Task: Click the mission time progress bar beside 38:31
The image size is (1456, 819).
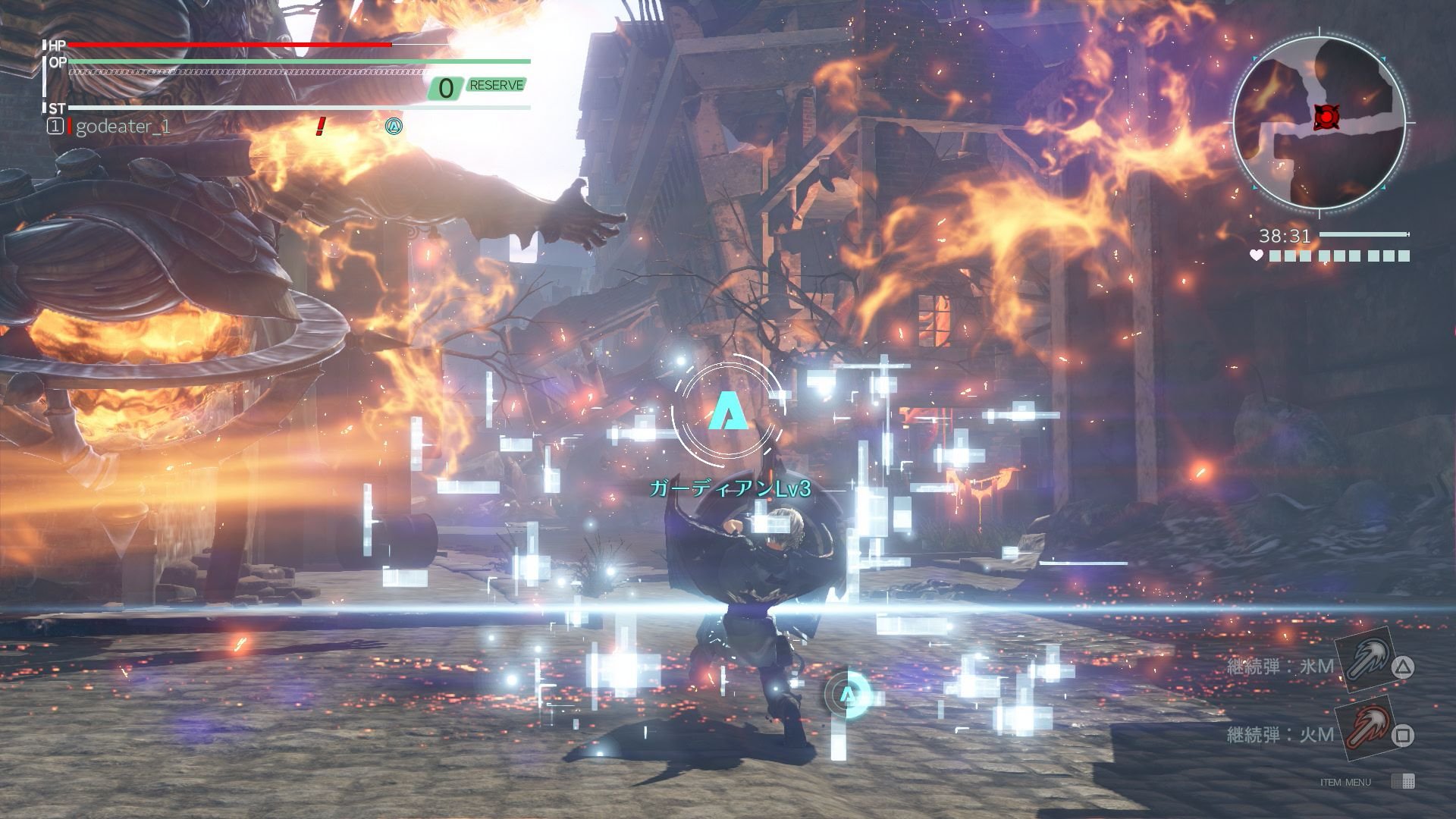Action: coord(1363,234)
